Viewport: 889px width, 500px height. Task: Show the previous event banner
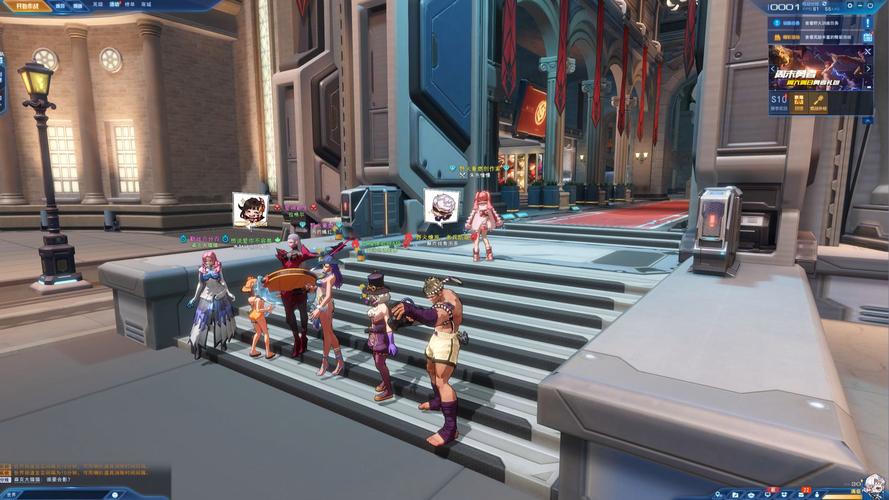point(772,68)
